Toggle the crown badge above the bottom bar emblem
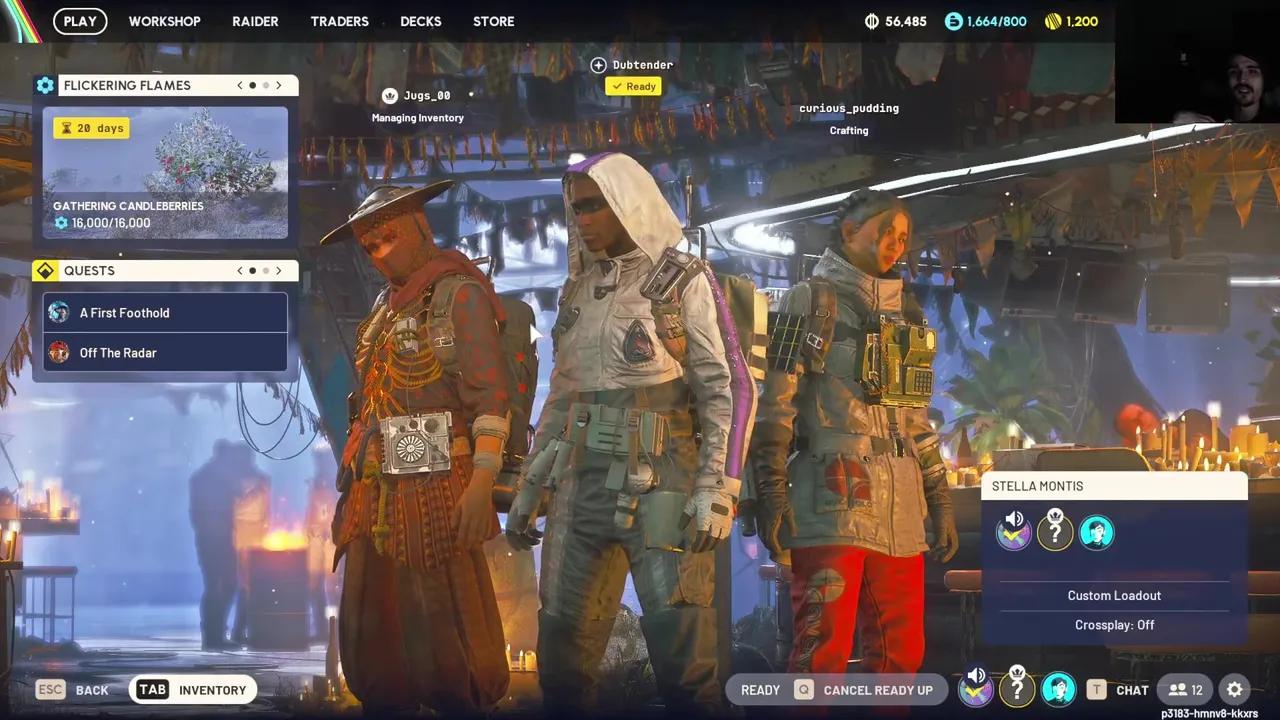Image resolution: width=1280 pixels, height=720 pixels. pyautogui.click(x=1017, y=689)
